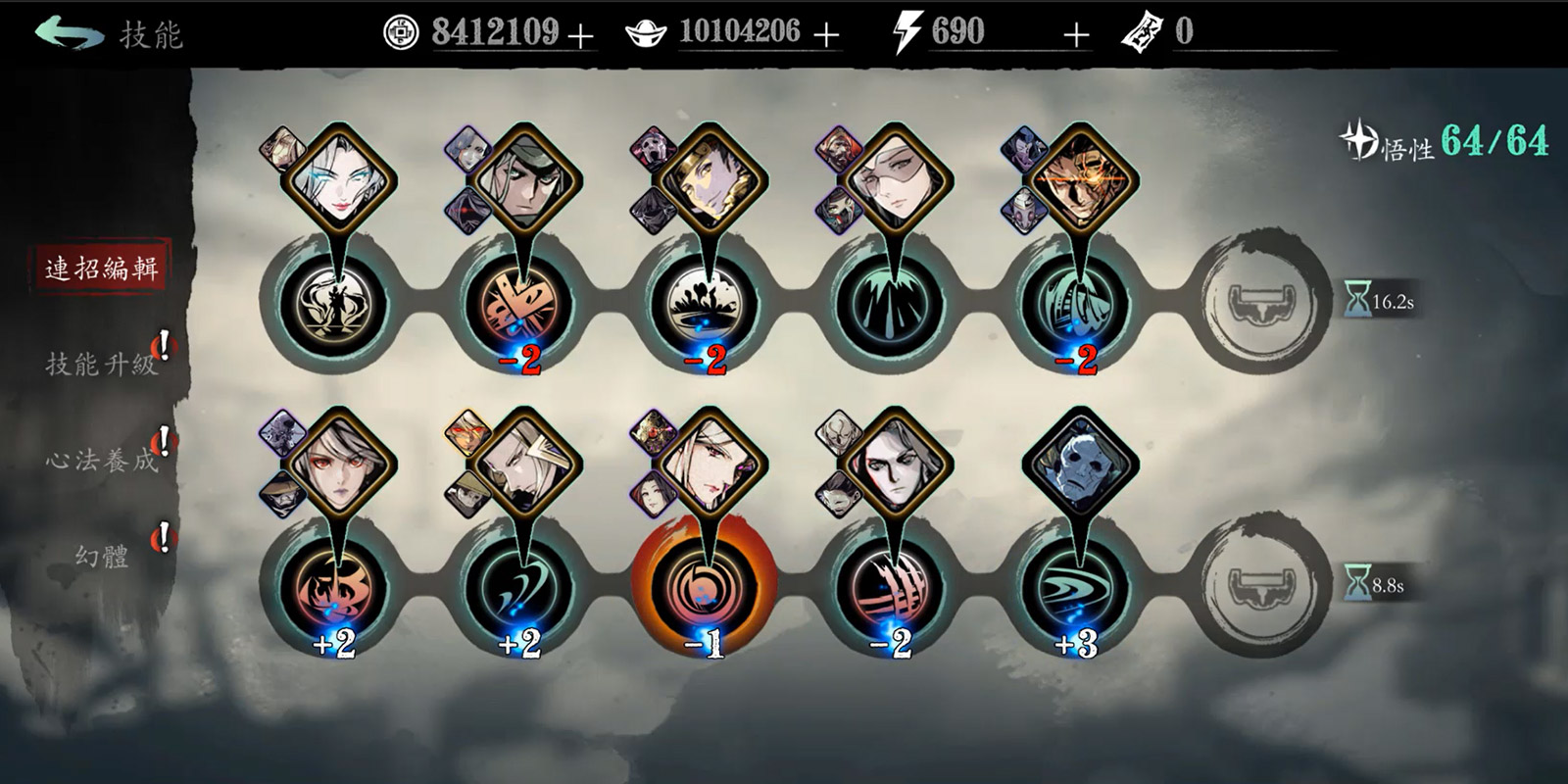Select the blue masked face portrait

coord(1079,464)
